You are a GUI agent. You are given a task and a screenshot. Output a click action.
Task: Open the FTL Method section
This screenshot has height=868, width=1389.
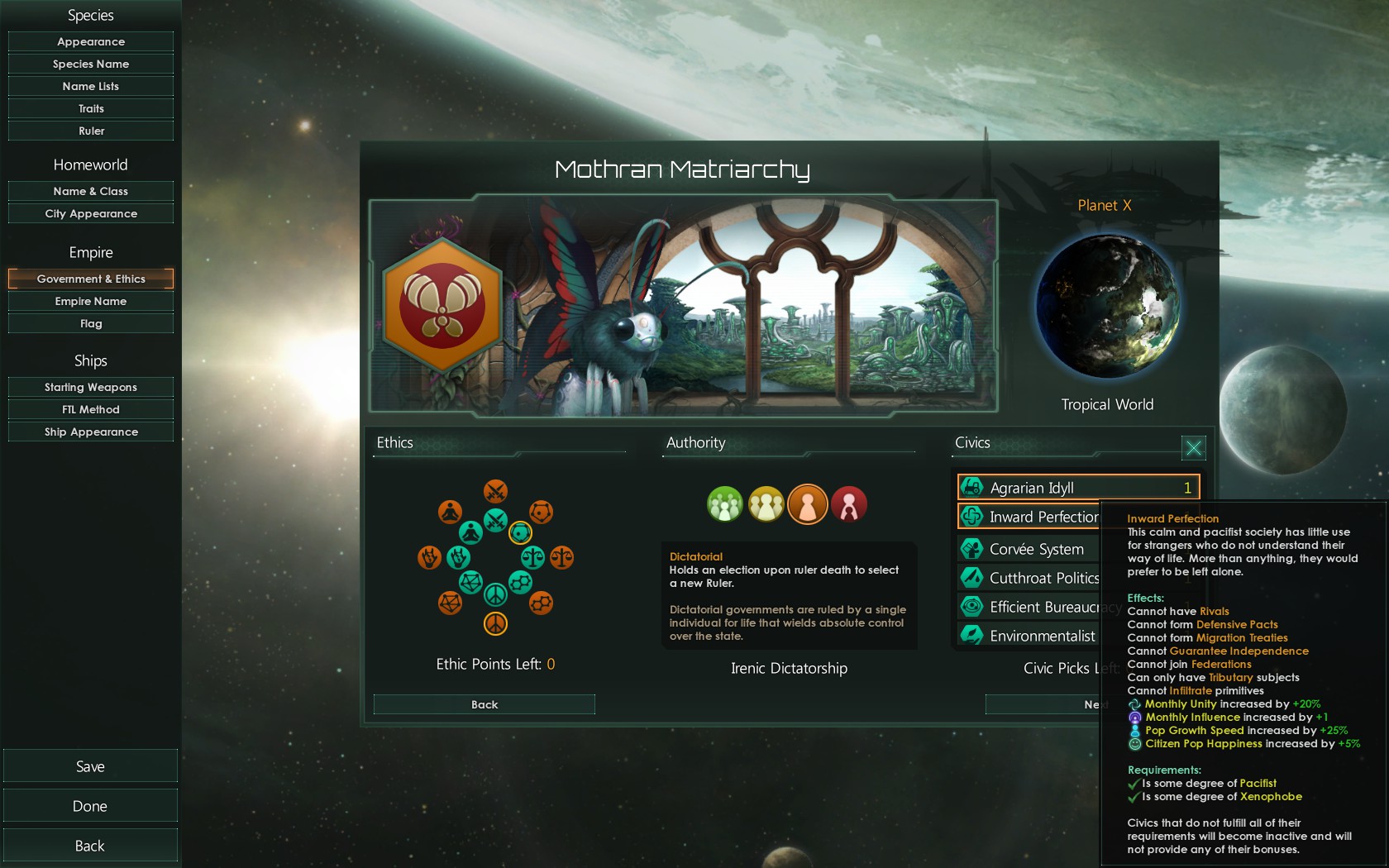[91, 409]
